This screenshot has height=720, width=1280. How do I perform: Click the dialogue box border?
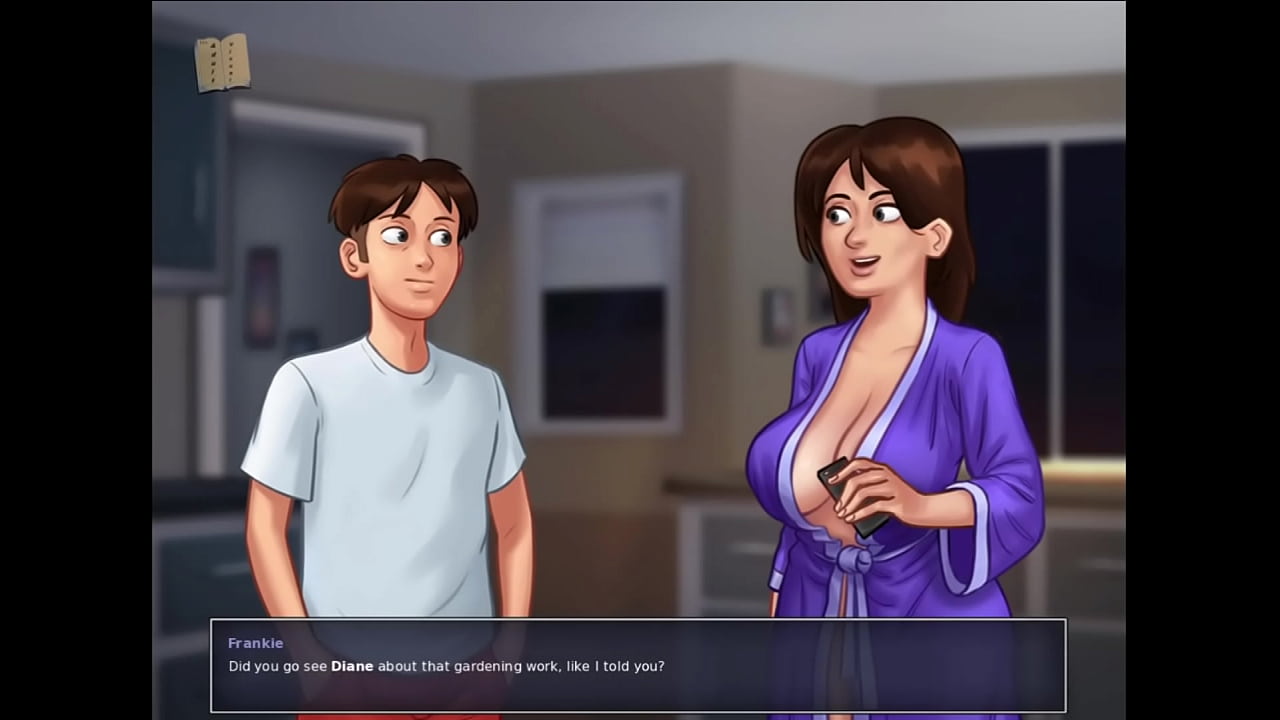(640, 622)
